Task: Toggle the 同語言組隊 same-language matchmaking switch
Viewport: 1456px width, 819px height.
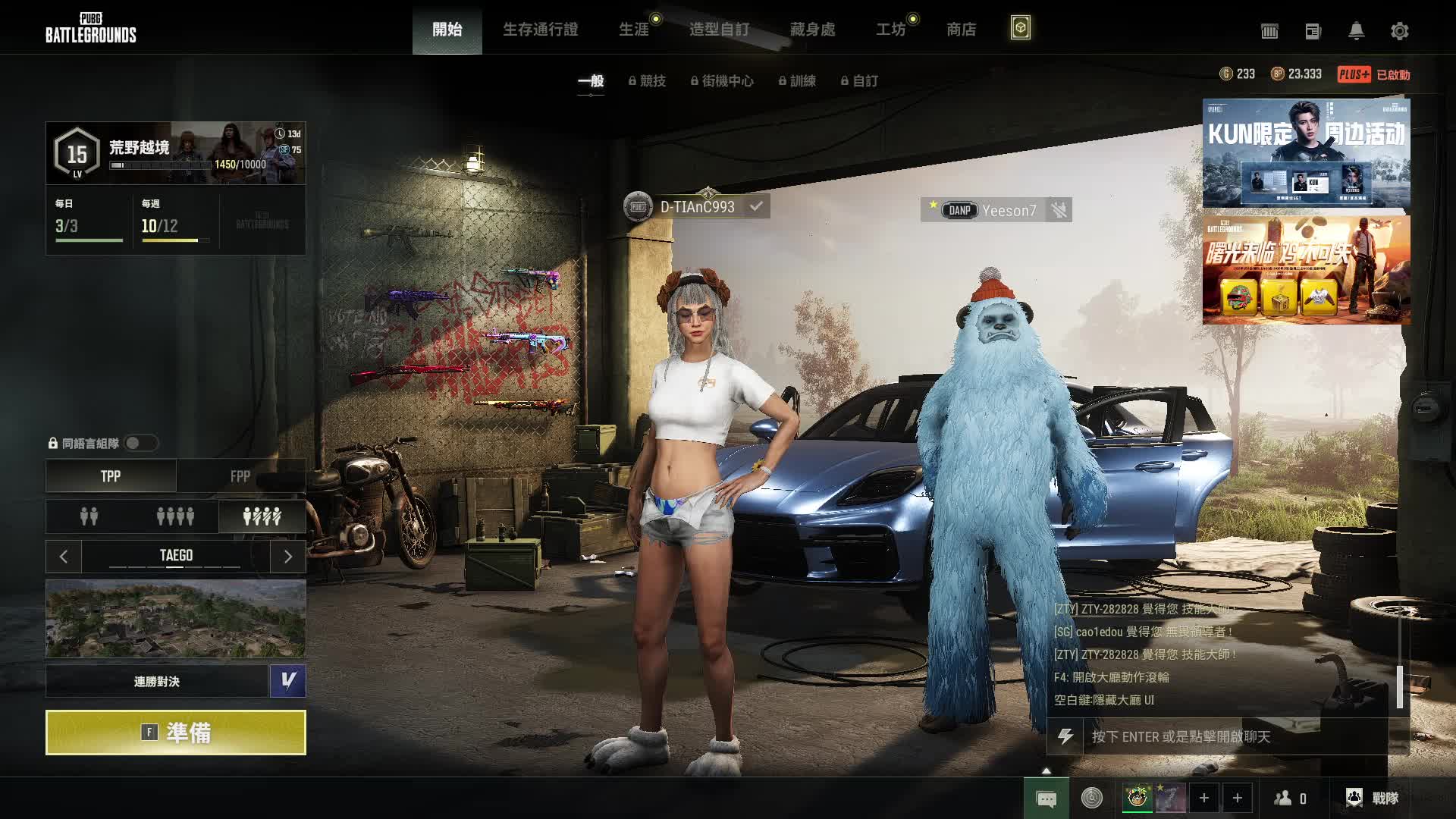Action: [x=140, y=443]
